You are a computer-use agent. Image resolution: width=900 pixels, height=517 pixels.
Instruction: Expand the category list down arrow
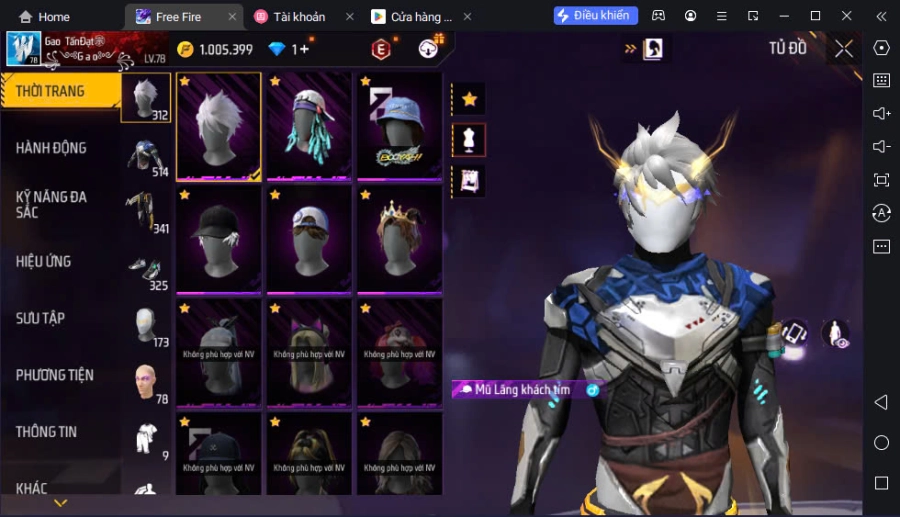[60, 503]
